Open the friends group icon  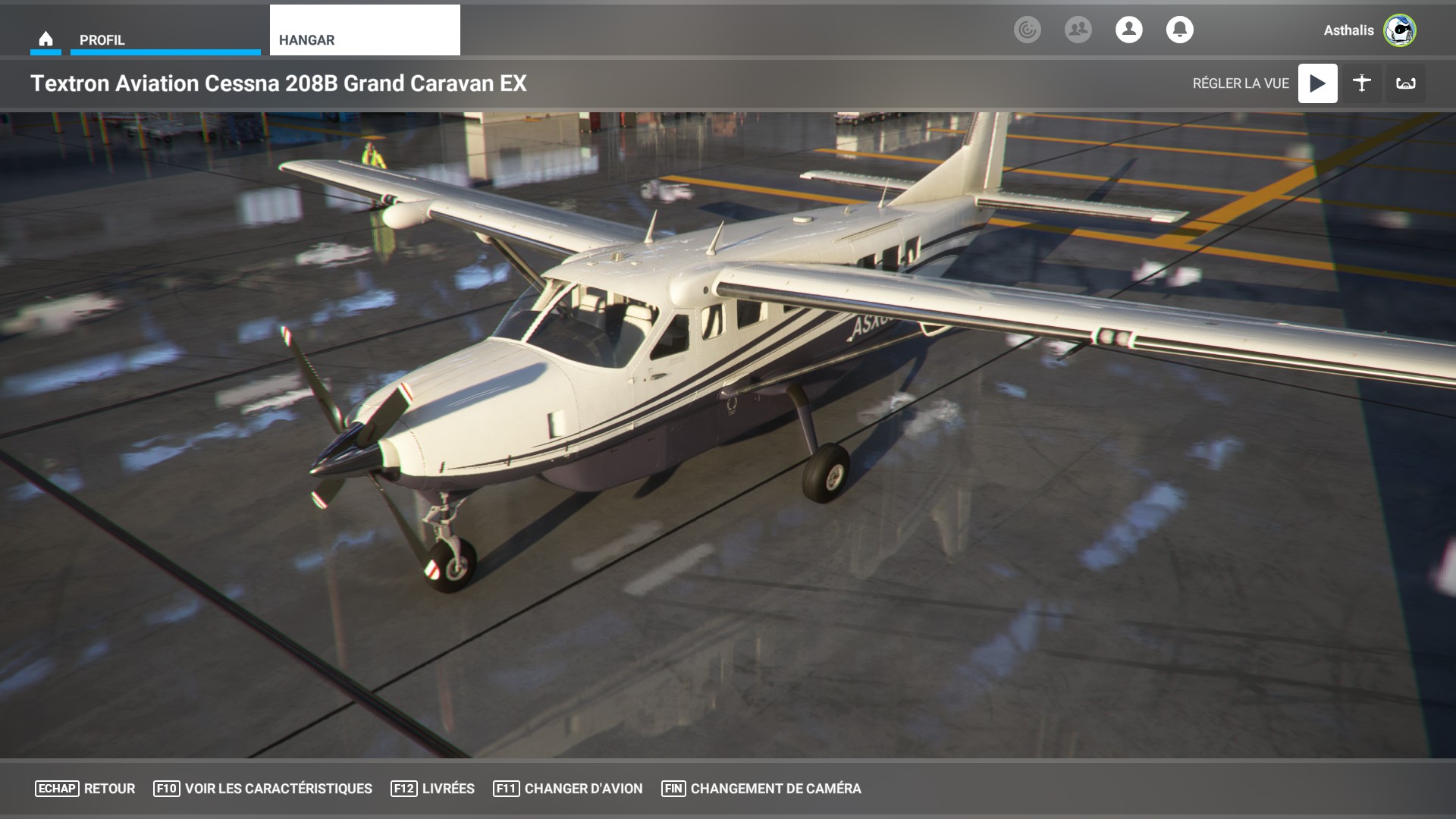pyautogui.click(x=1078, y=30)
